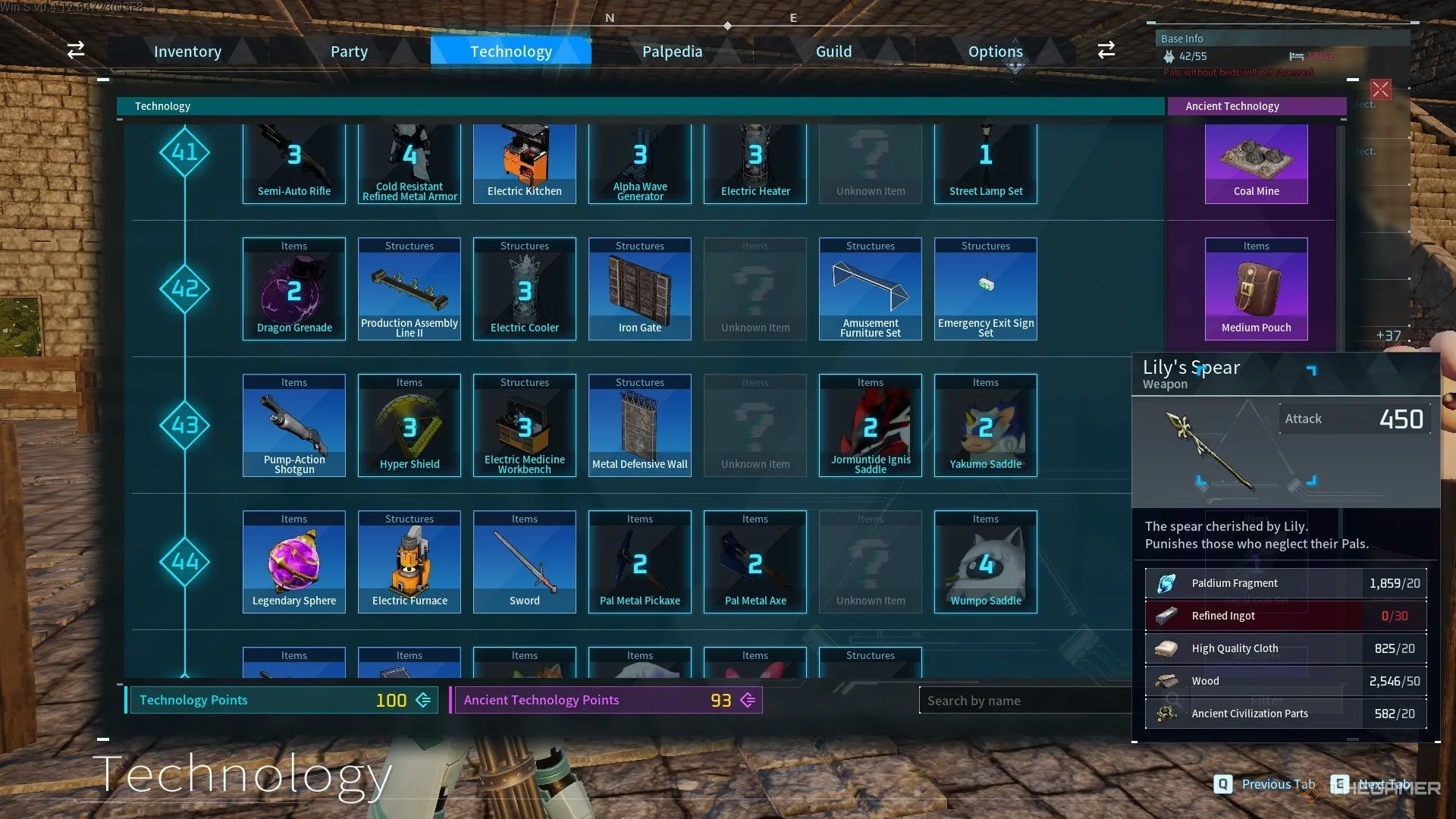Screen dimensions: 1456x819
Task: Open the Options tab
Action: (x=995, y=52)
